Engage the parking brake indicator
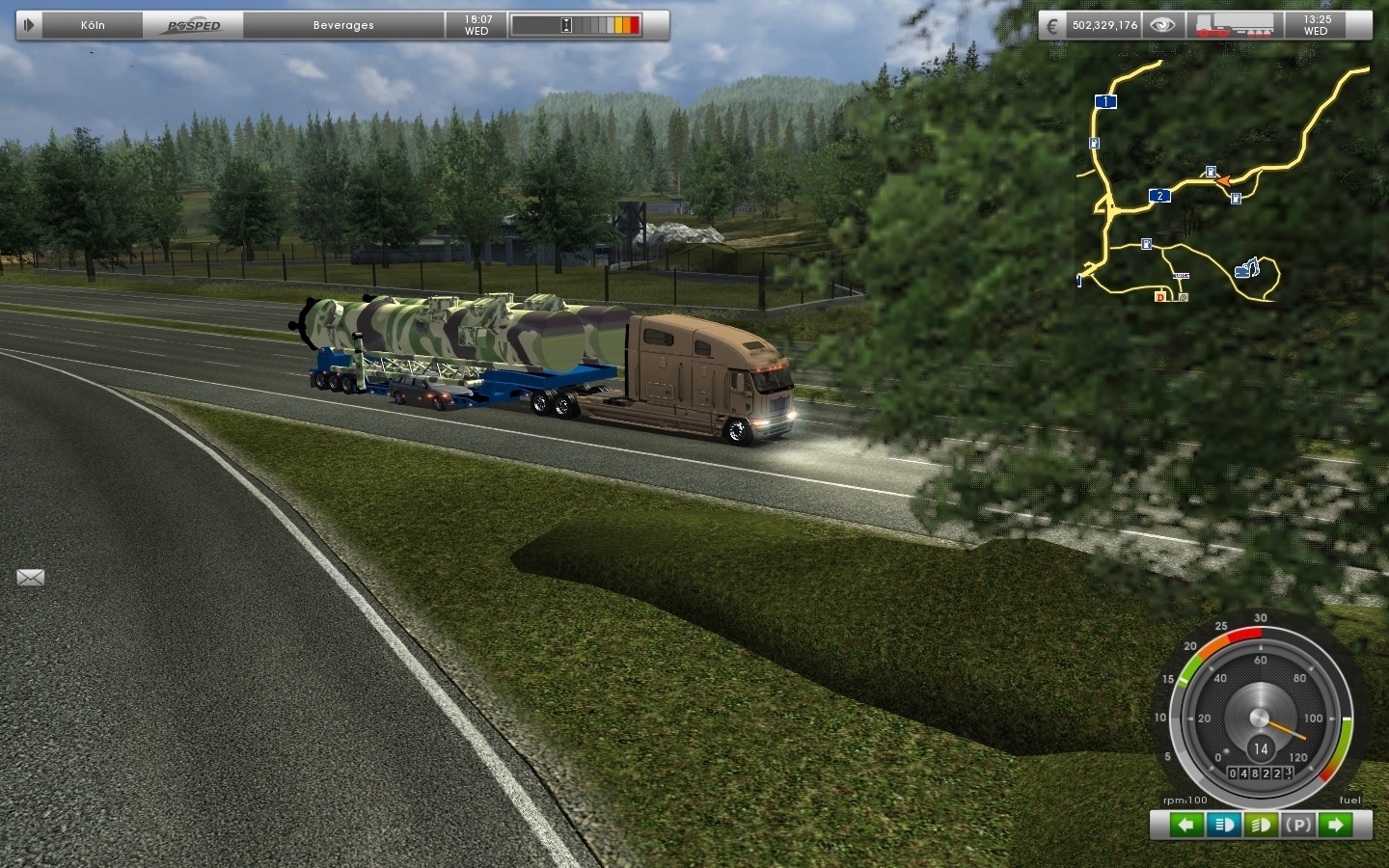1389x868 pixels. point(1298,825)
